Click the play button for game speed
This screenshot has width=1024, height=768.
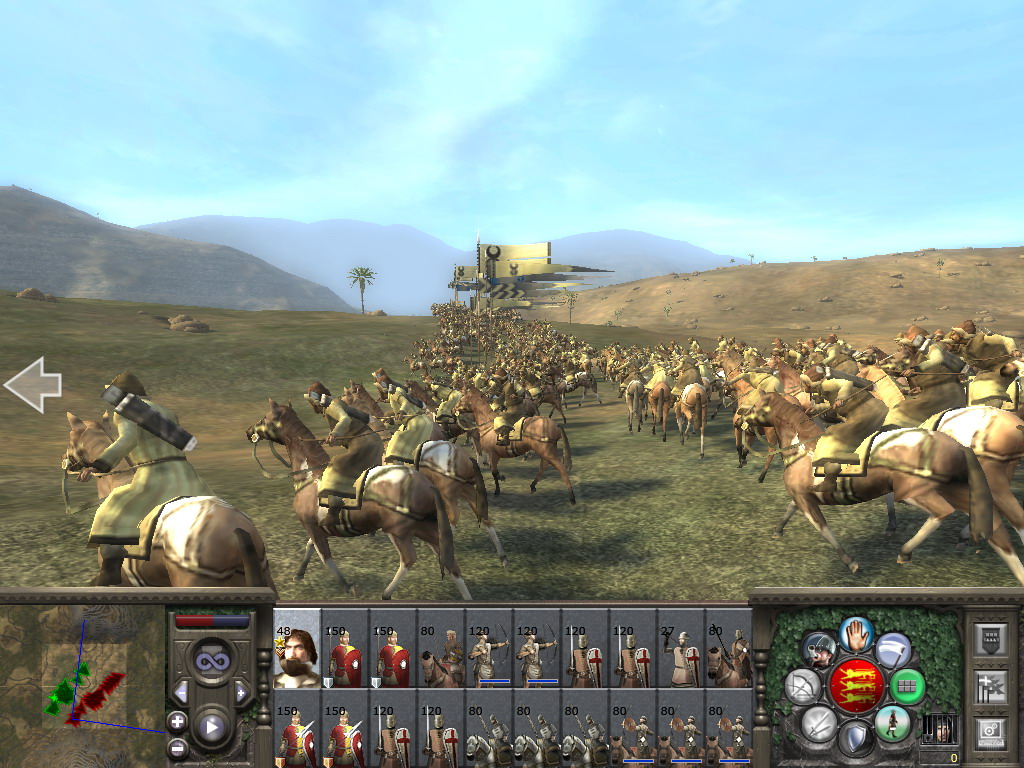click(211, 727)
